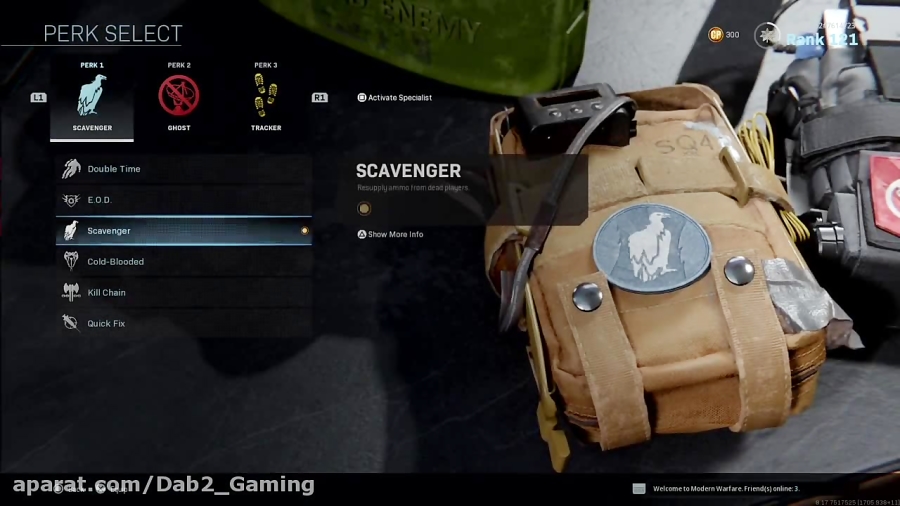Choose the Kill Chain perk
This screenshot has width=900, height=506.
point(183,293)
